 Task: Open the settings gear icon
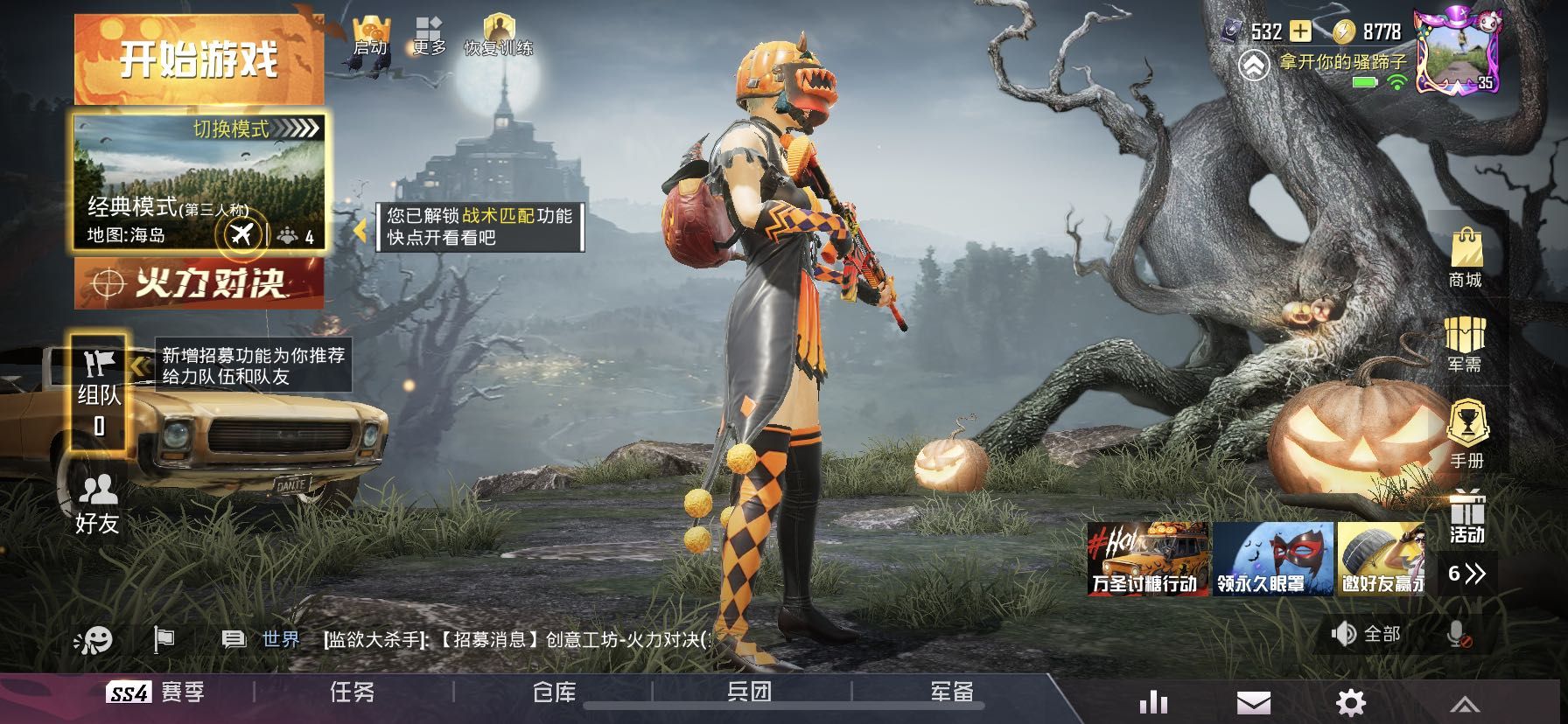[x=1350, y=702]
